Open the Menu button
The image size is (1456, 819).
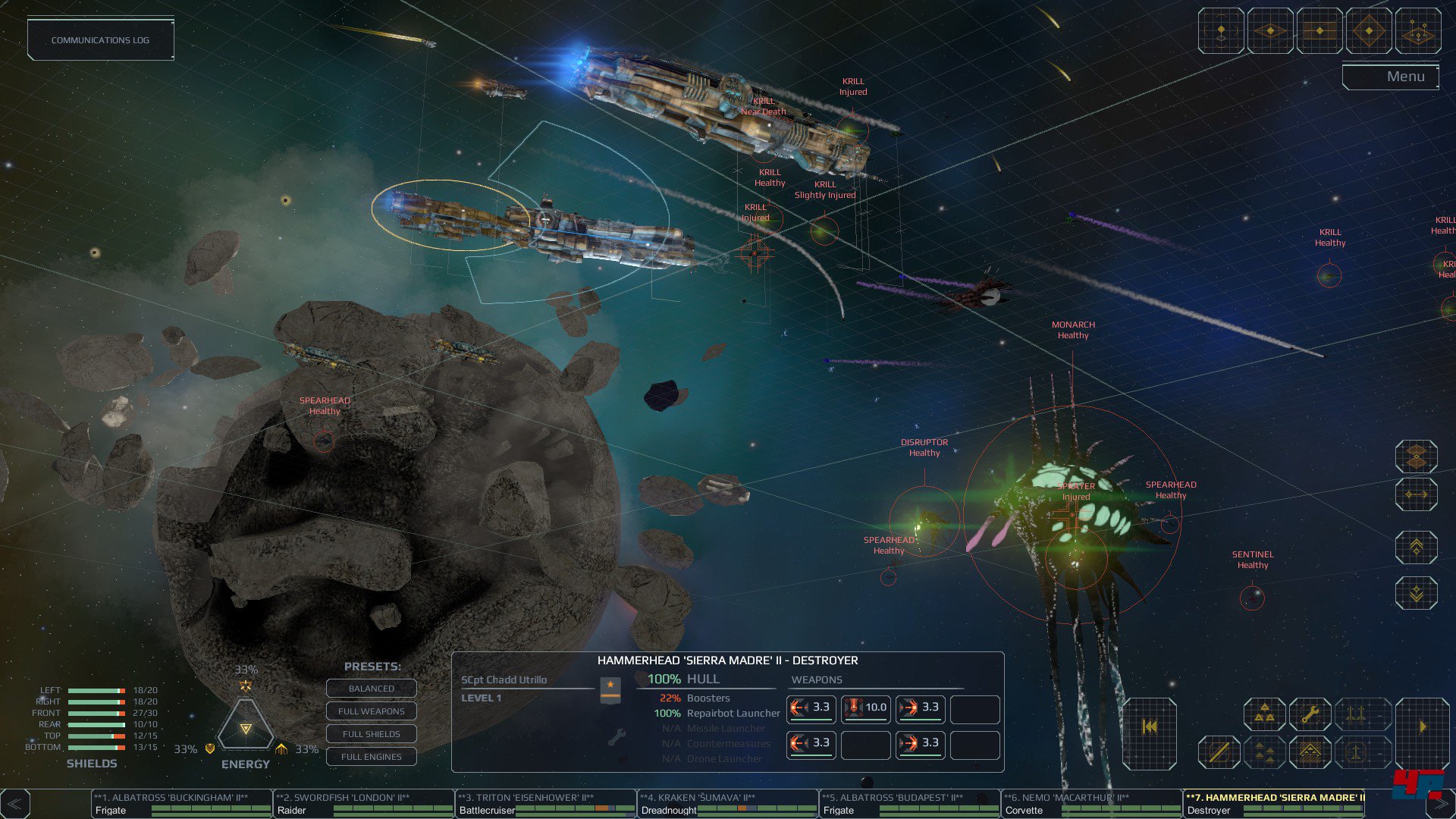(1390, 77)
